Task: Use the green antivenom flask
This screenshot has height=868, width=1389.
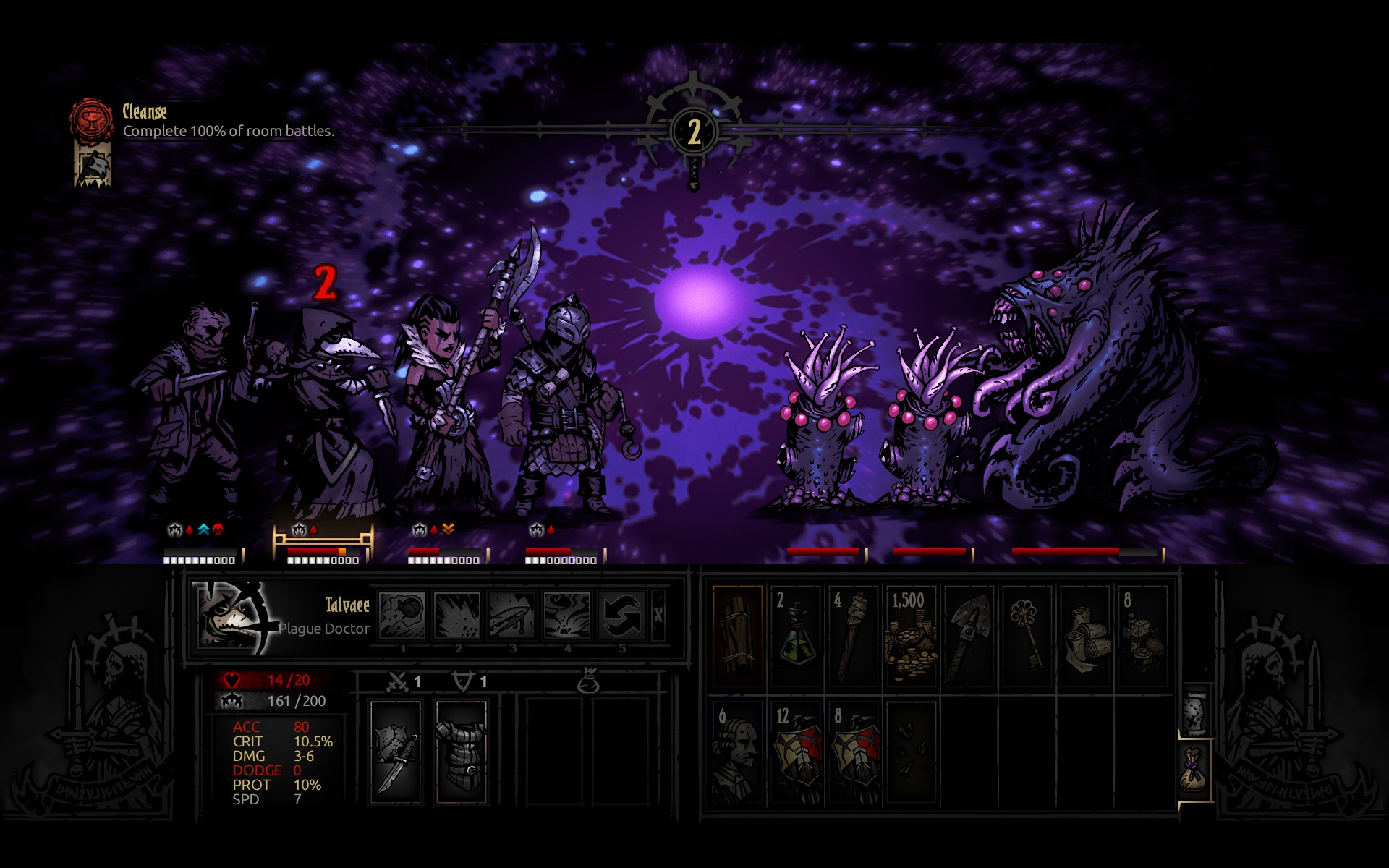Action: pos(796,636)
